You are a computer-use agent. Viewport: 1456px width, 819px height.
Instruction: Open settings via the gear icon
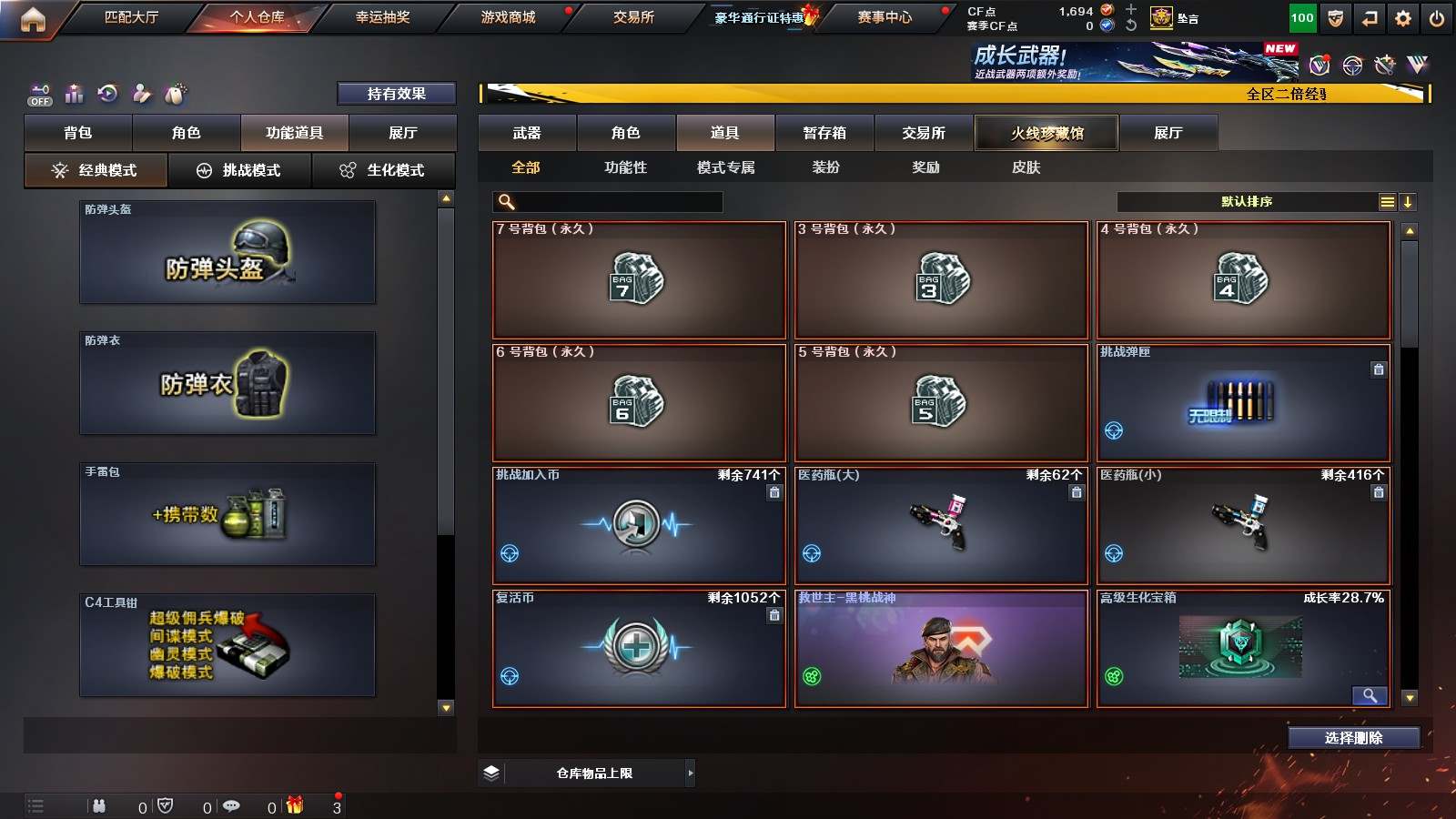1403,18
